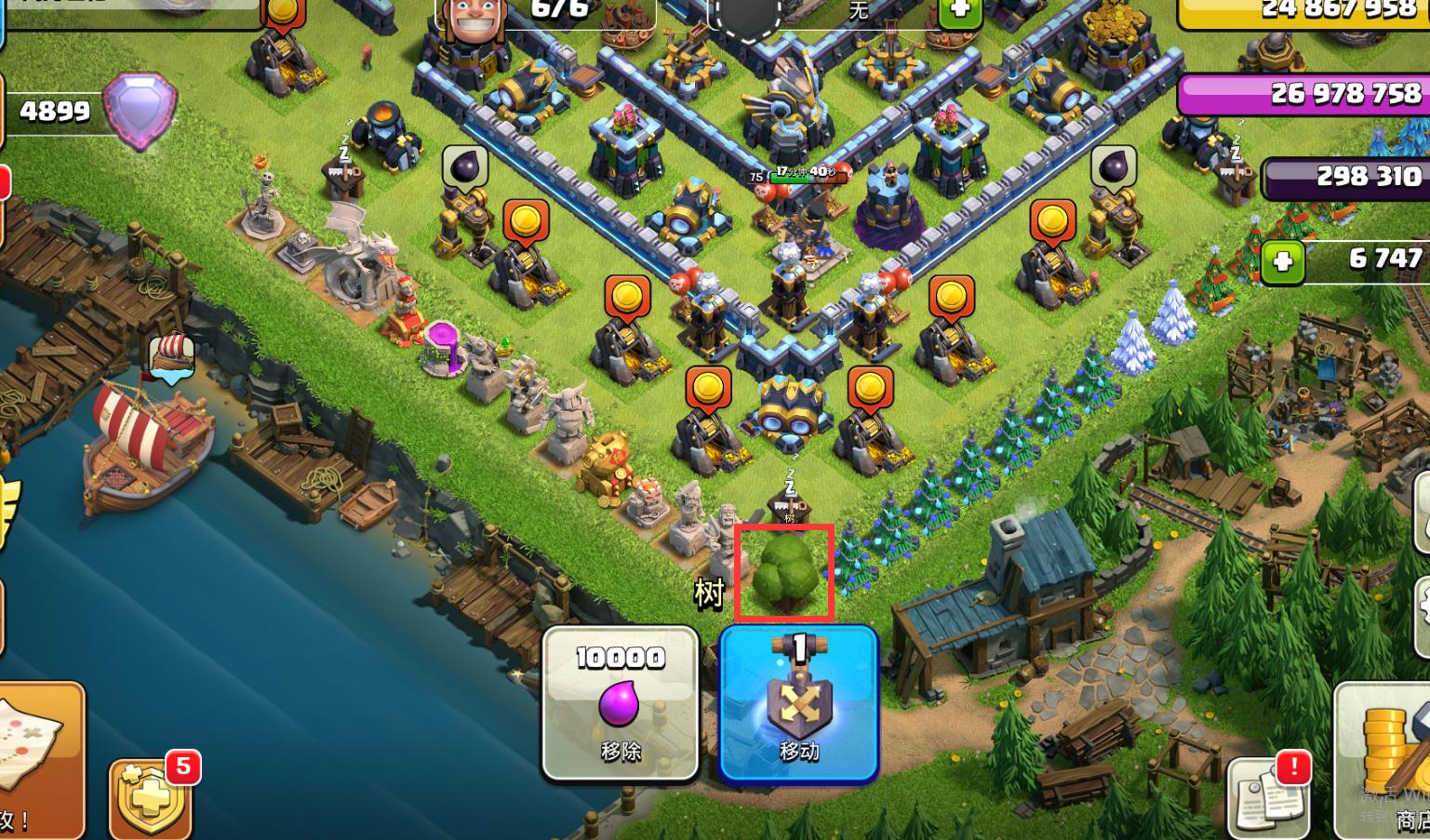Tap the green plus at the top bar
1430x840 pixels.
tap(959, 11)
